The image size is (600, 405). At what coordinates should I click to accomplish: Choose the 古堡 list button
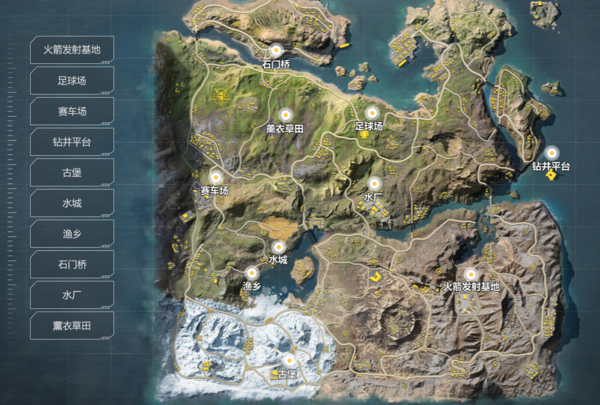72,172
